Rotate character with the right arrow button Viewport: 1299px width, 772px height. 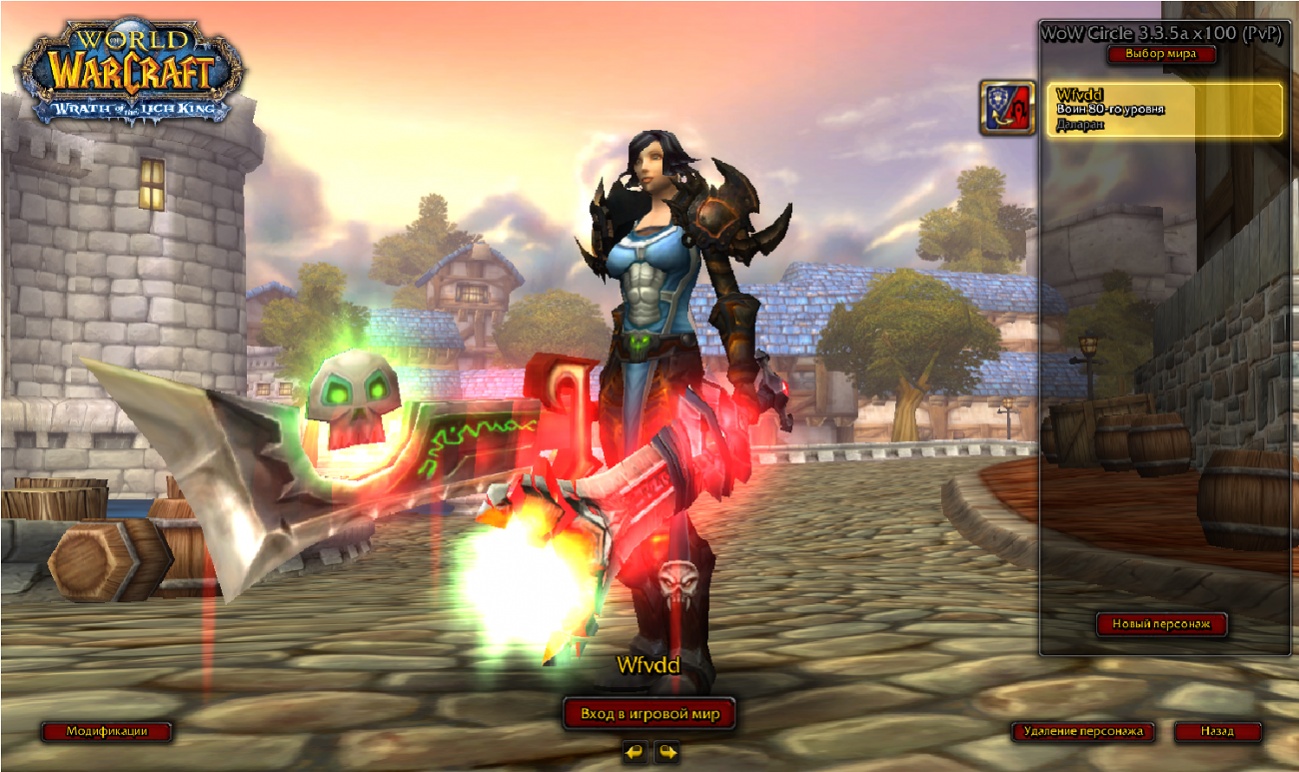coord(667,751)
